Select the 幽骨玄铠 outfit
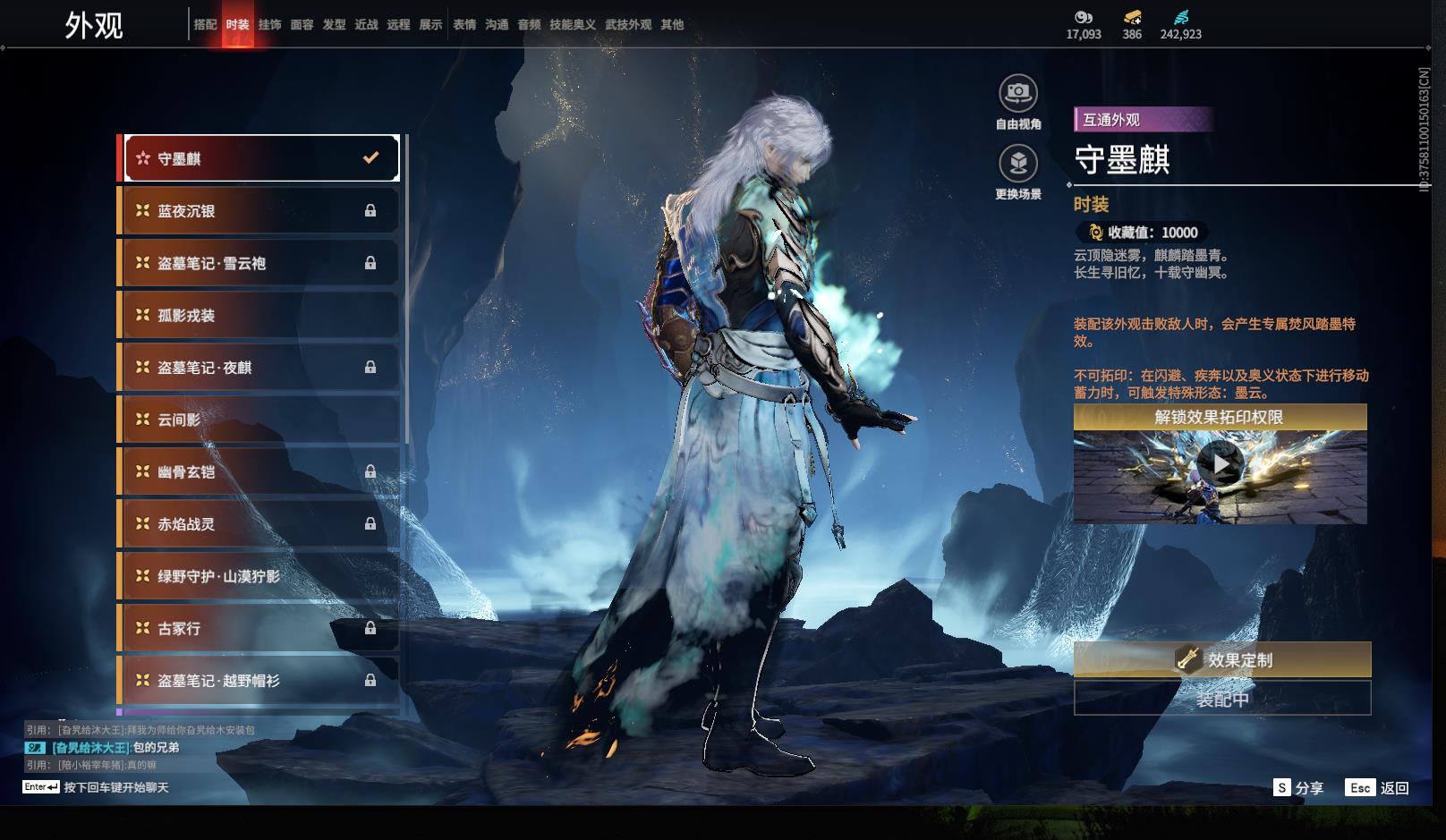This screenshot has height=840, width=1446. (258, 471)
